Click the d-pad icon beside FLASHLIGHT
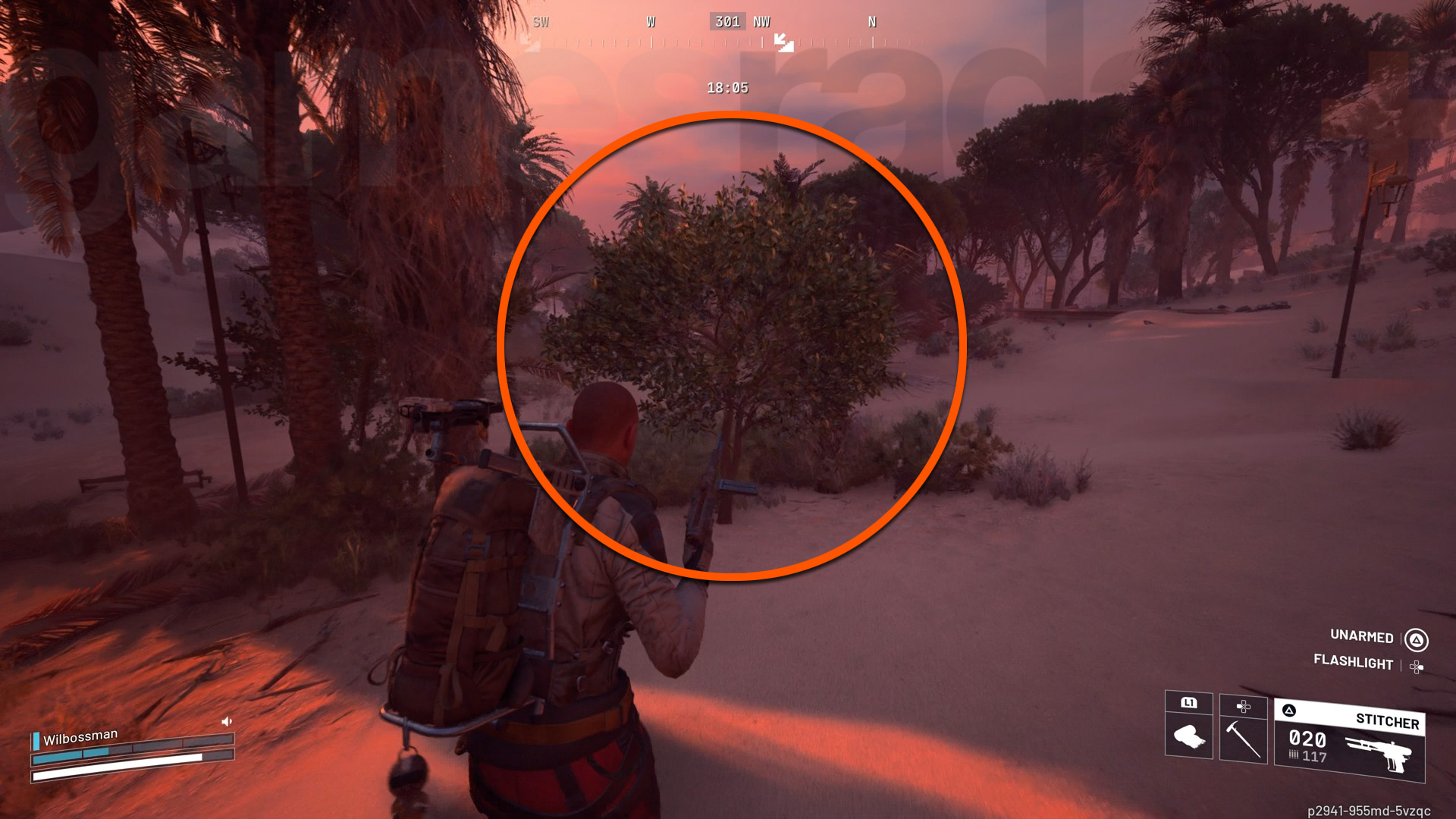Screen dimensions: 1456x819 [x=1415, y=665]
